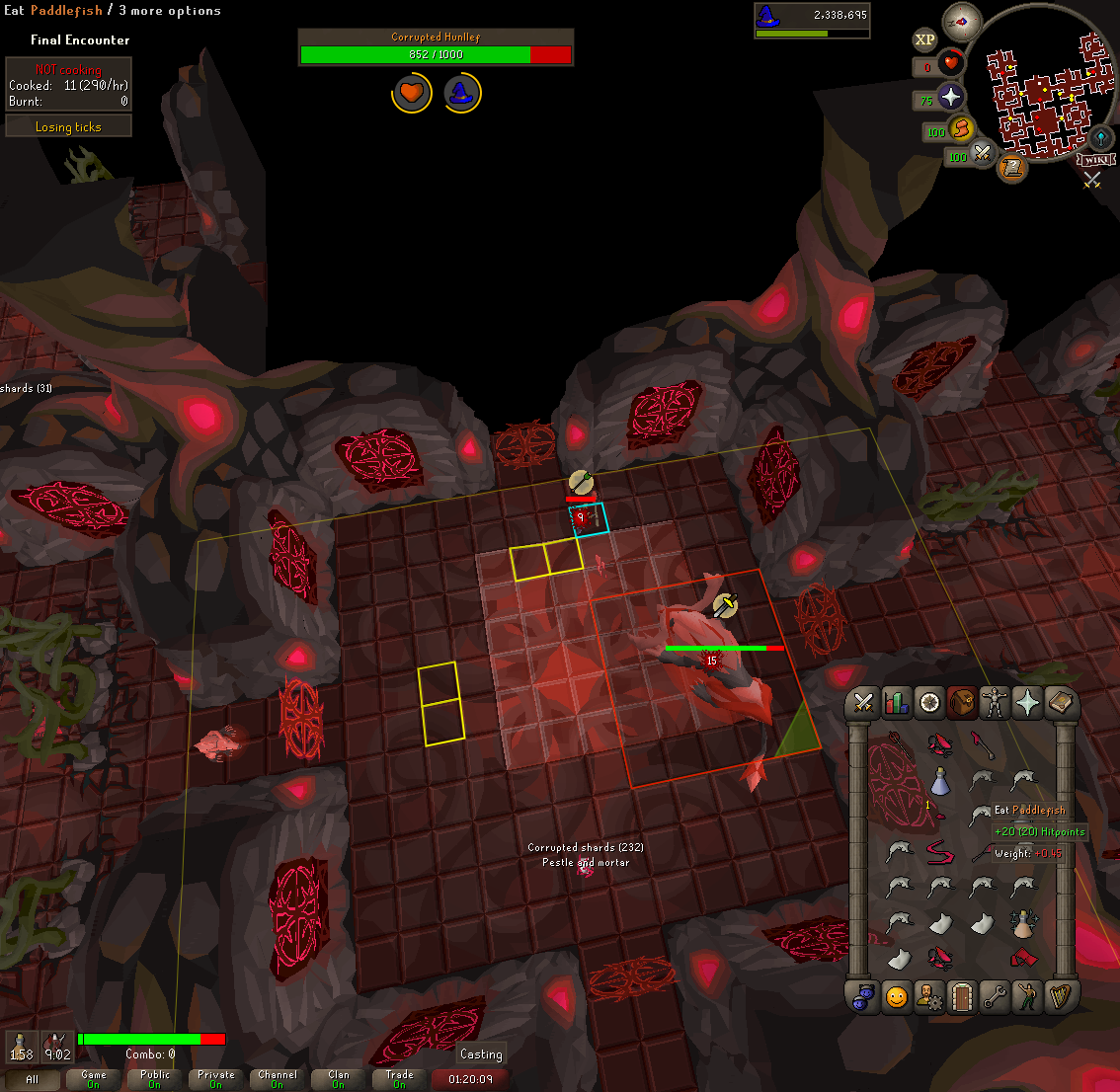Toggle quick prayers on the prayer orb

[x=949, y=97]
